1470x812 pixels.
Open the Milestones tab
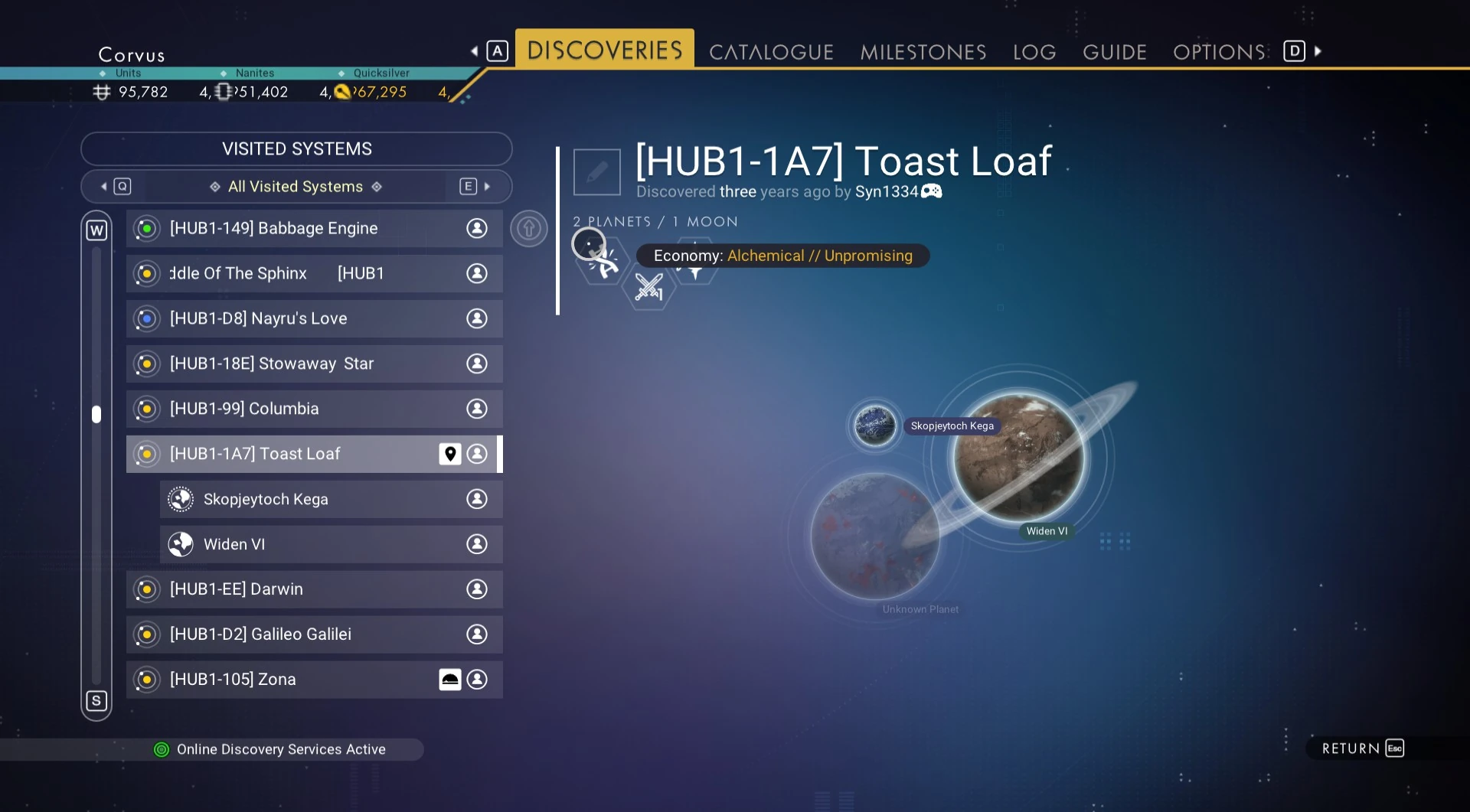(x=923, y=52)
